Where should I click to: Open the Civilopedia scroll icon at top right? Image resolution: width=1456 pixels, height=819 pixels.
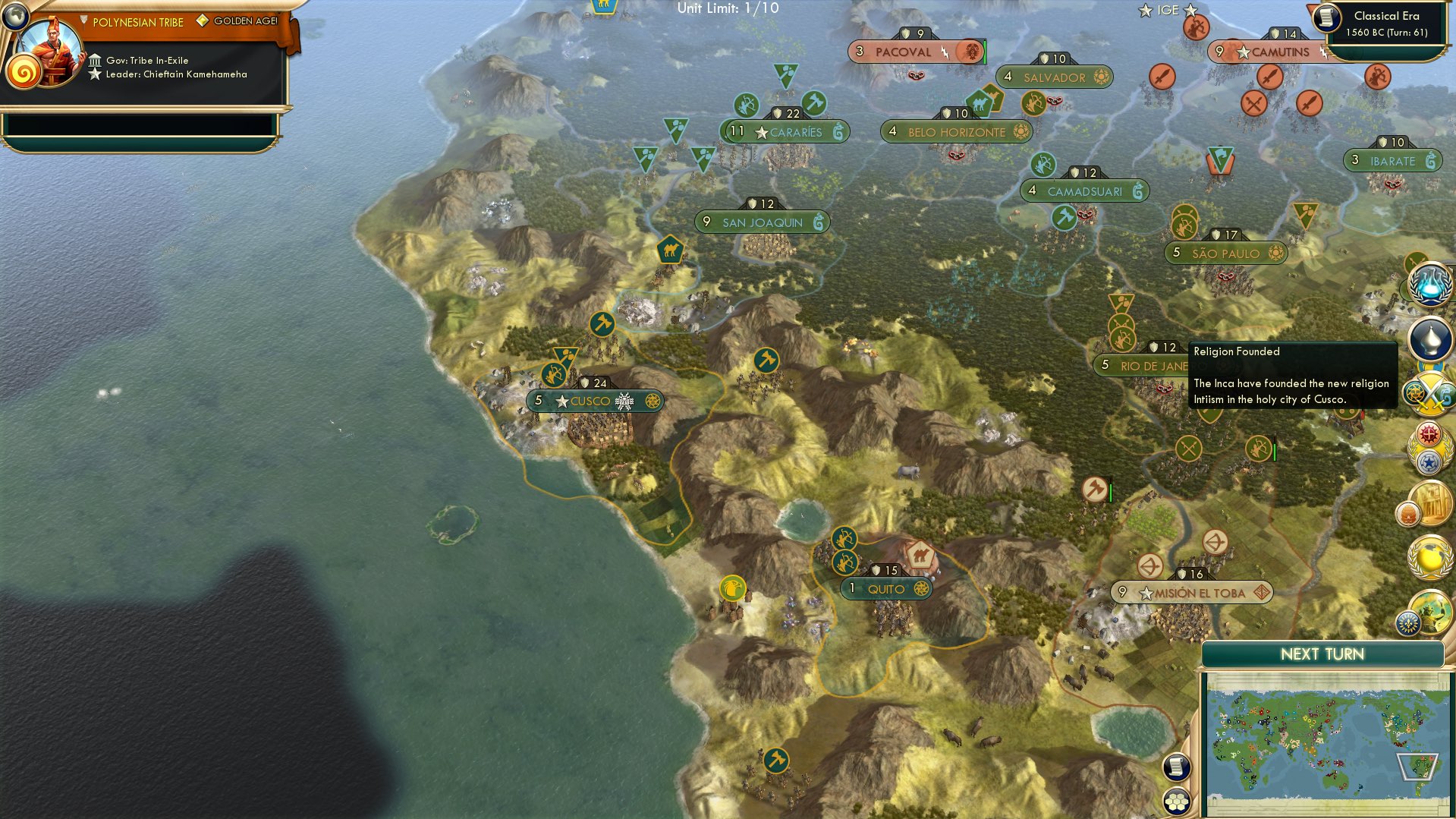(x=1325, y=19)
